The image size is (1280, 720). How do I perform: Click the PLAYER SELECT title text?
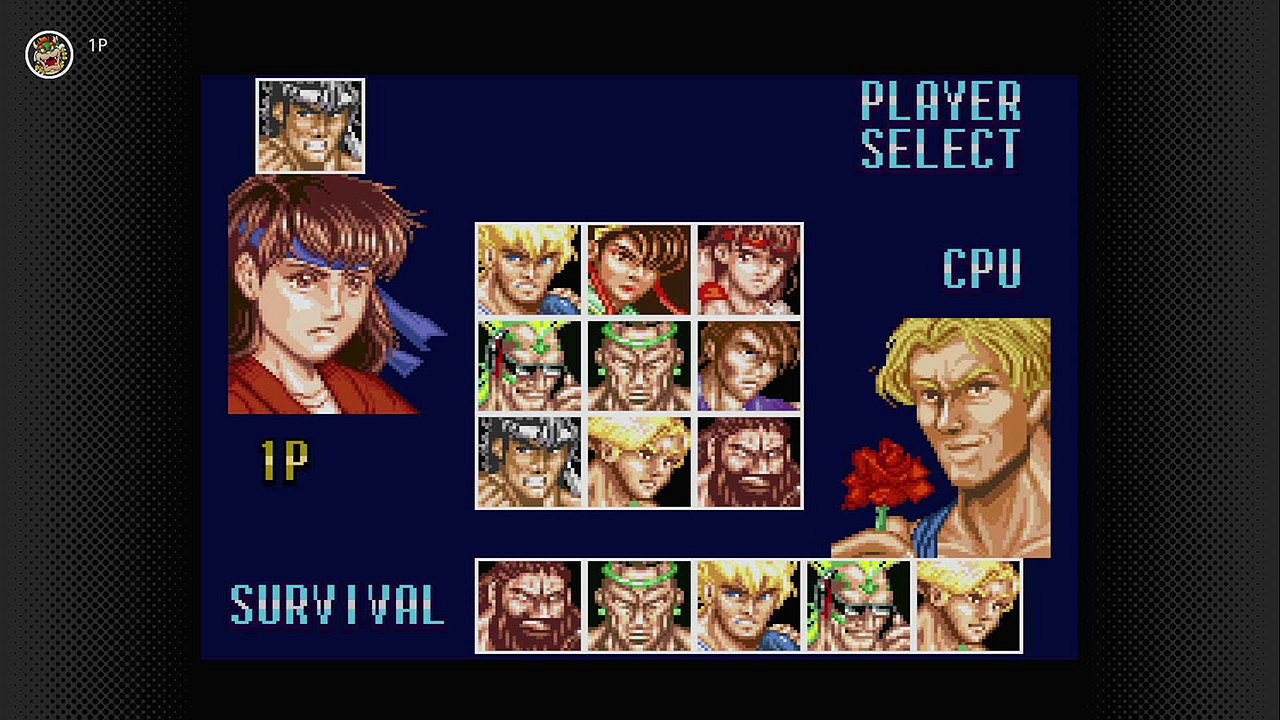pyautogui.click(x=940, y=127)
